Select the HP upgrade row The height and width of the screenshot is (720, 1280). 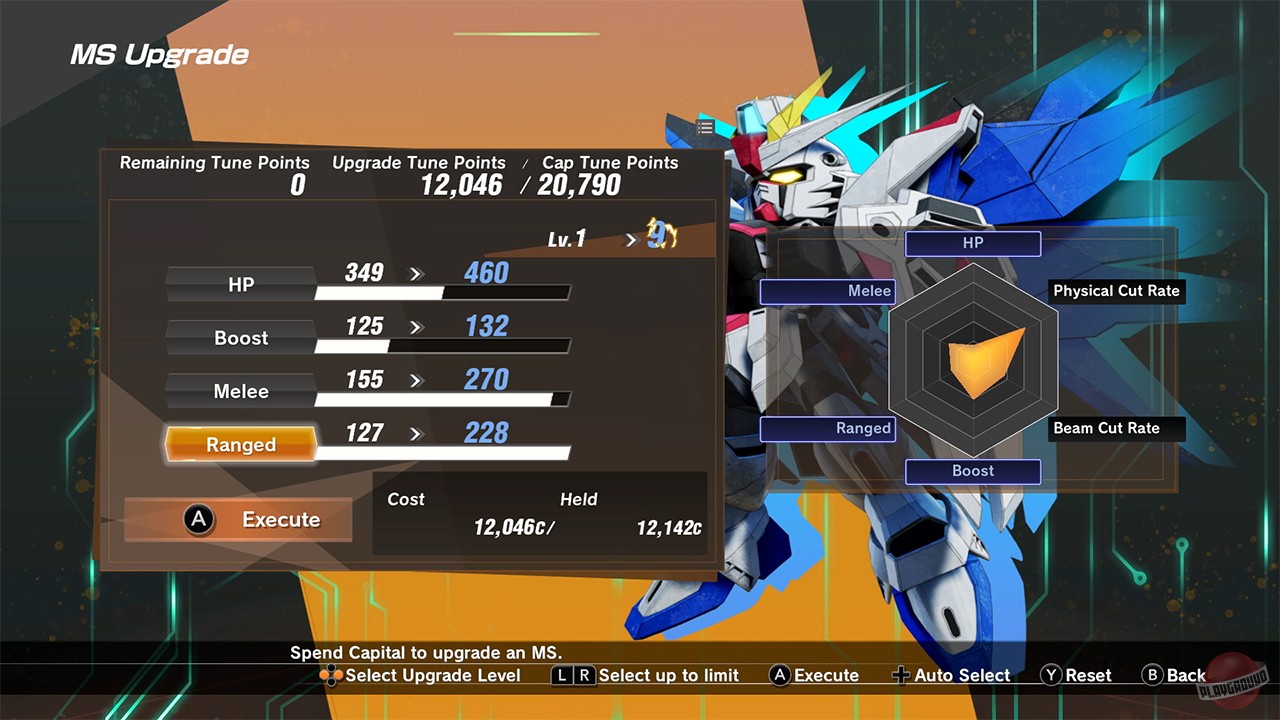click(240, 284)
